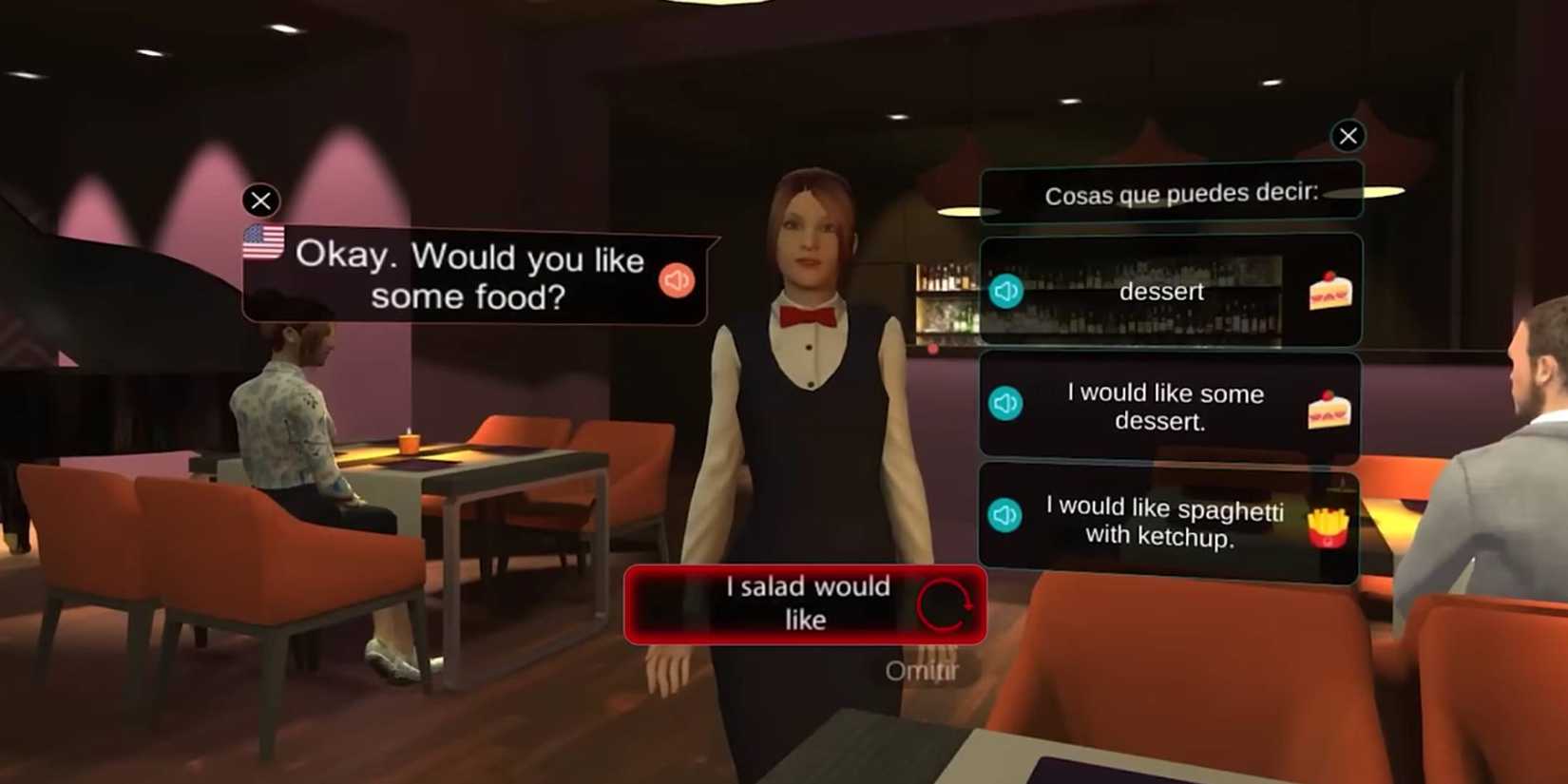
Task: Click the American flag icon on the speech bubble
Action: pyautogui.click(x=263, y=242)
